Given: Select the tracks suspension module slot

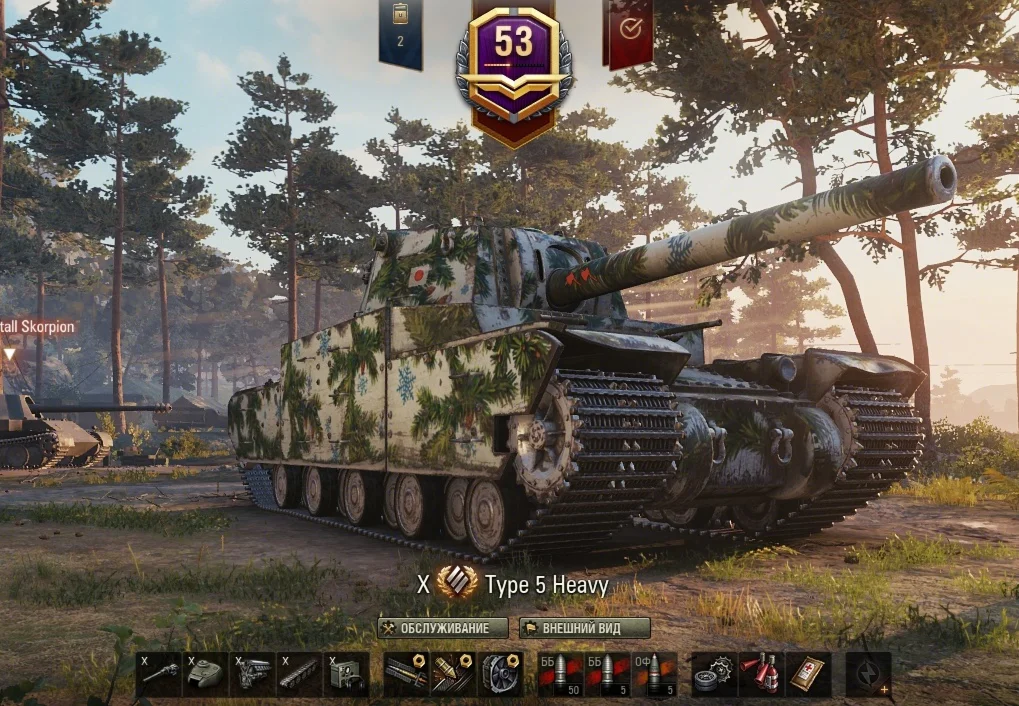Looking at the screenshot, I should [300, 674].
